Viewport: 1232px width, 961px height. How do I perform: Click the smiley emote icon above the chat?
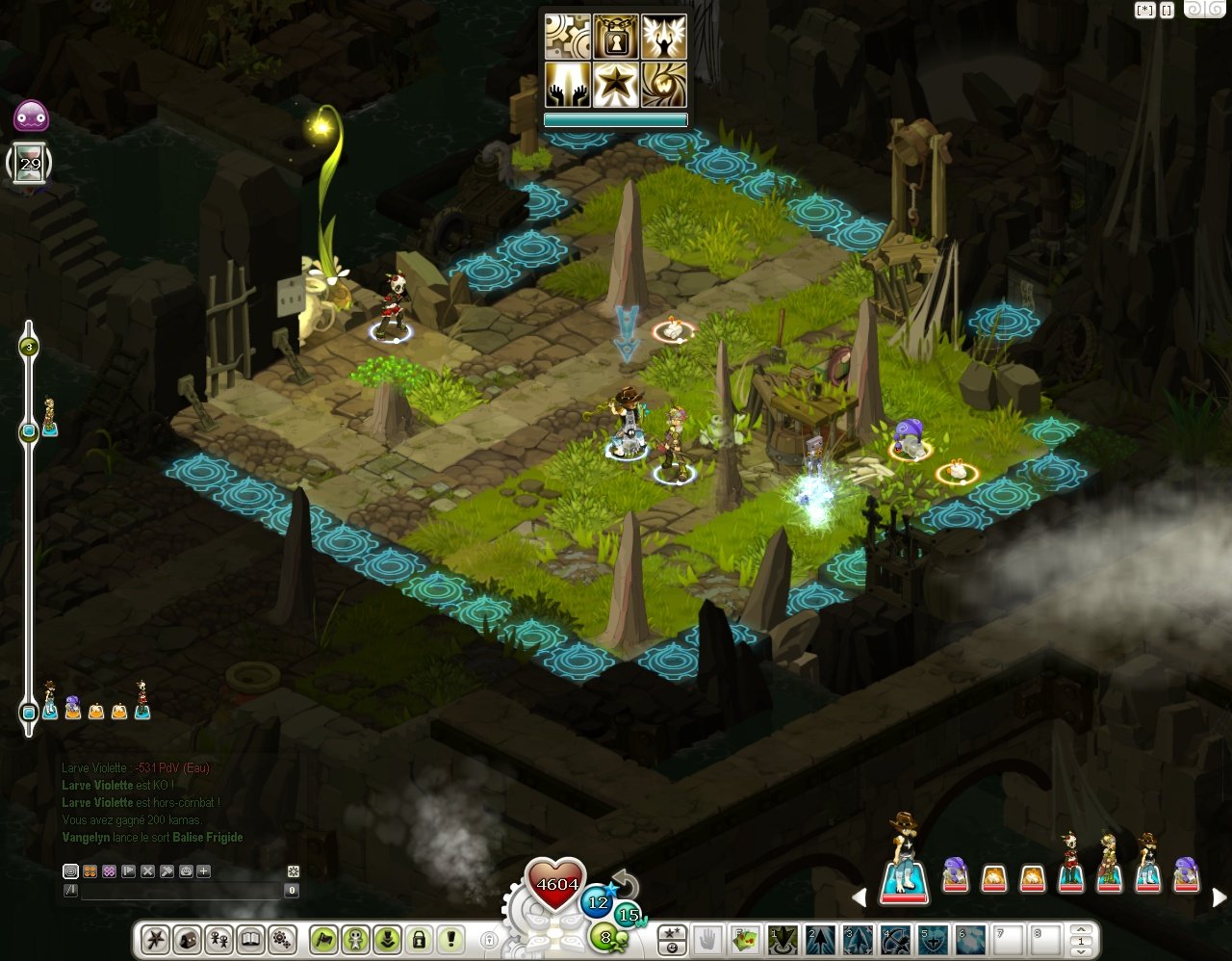pos(186,871)
